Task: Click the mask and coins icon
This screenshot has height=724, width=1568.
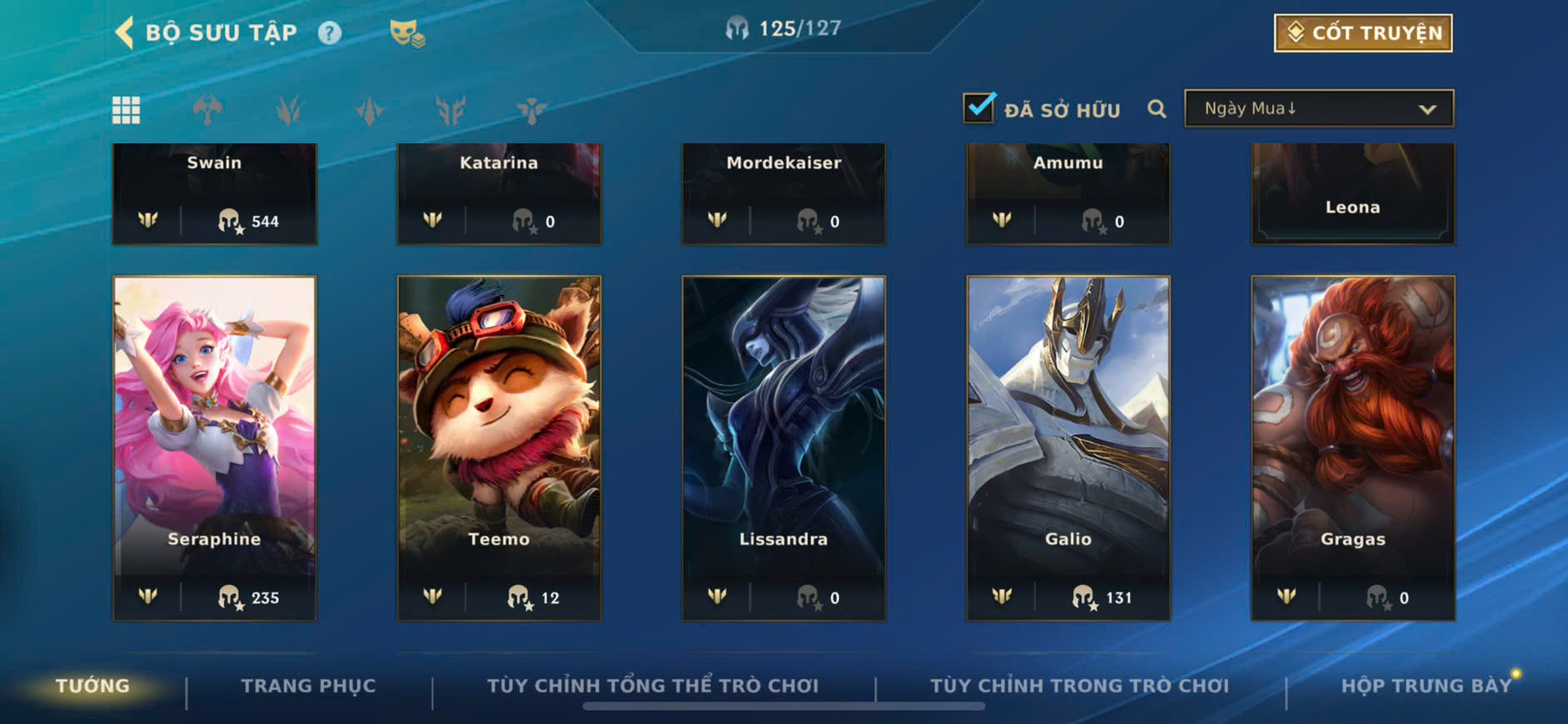Action: click(x=407, y=33)
